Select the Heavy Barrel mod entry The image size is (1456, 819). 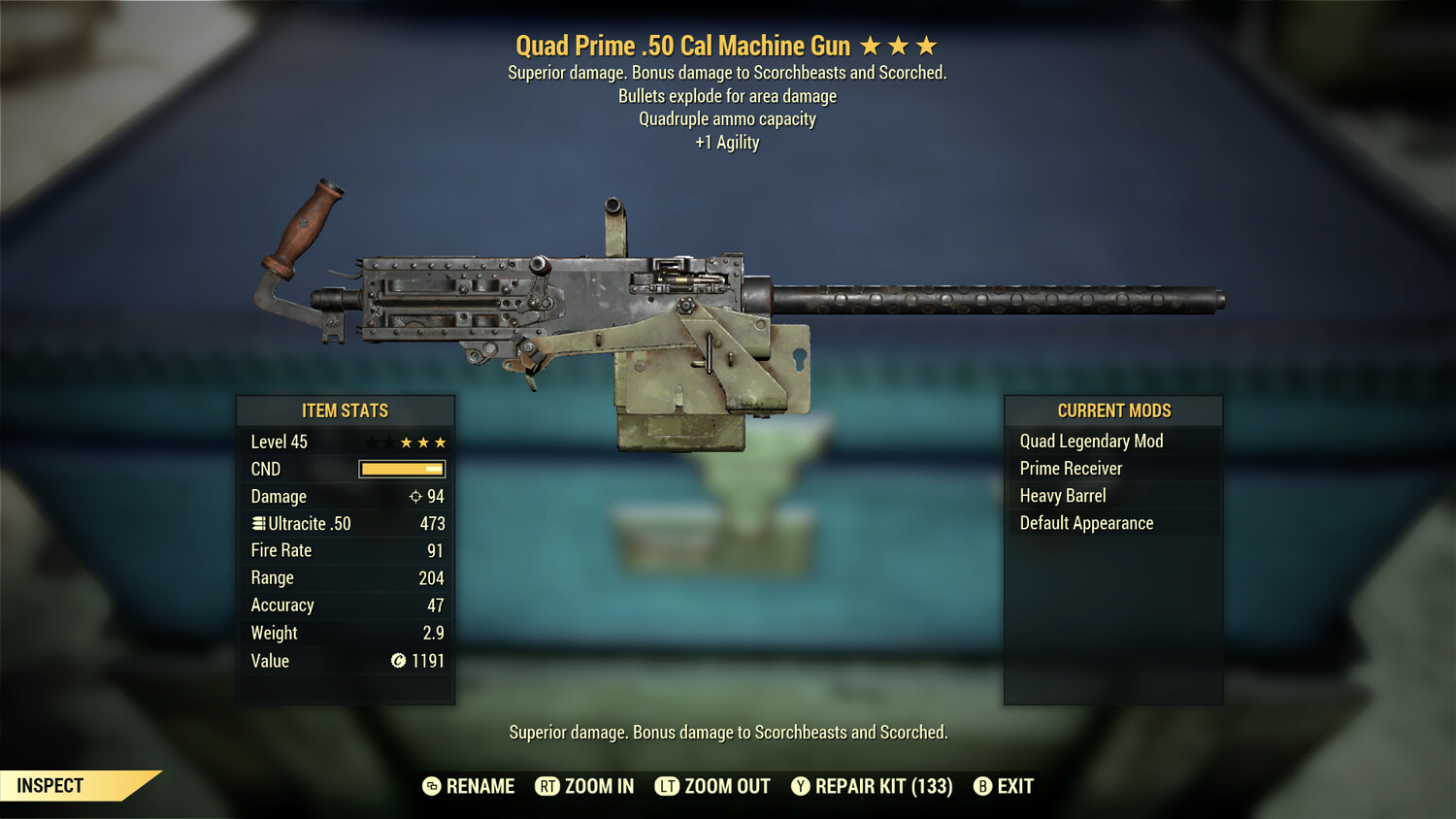pyautogui.click(x=1062, y=495)
